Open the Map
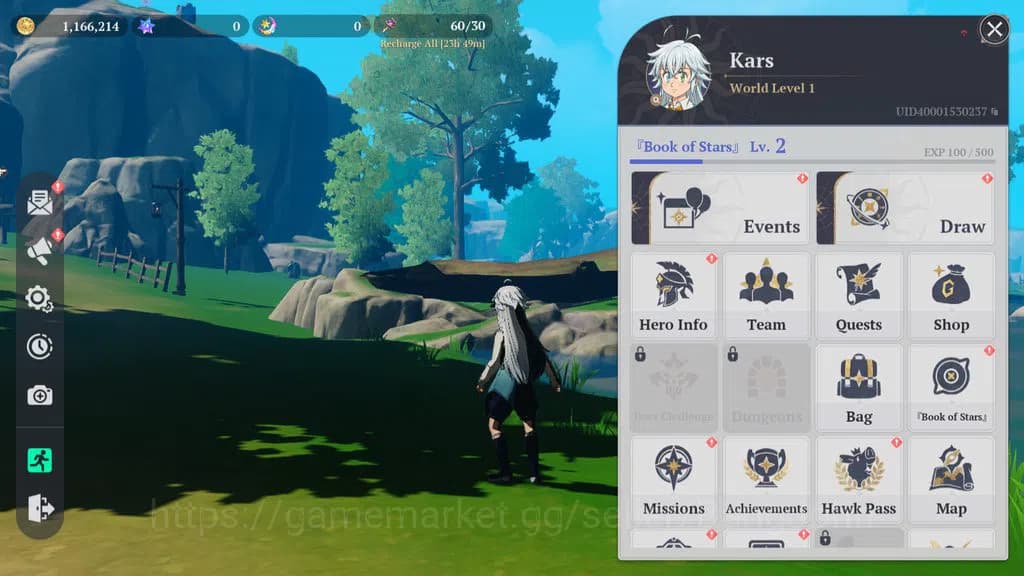Screen dimensions: 1024x576 (x=951, y=480)
